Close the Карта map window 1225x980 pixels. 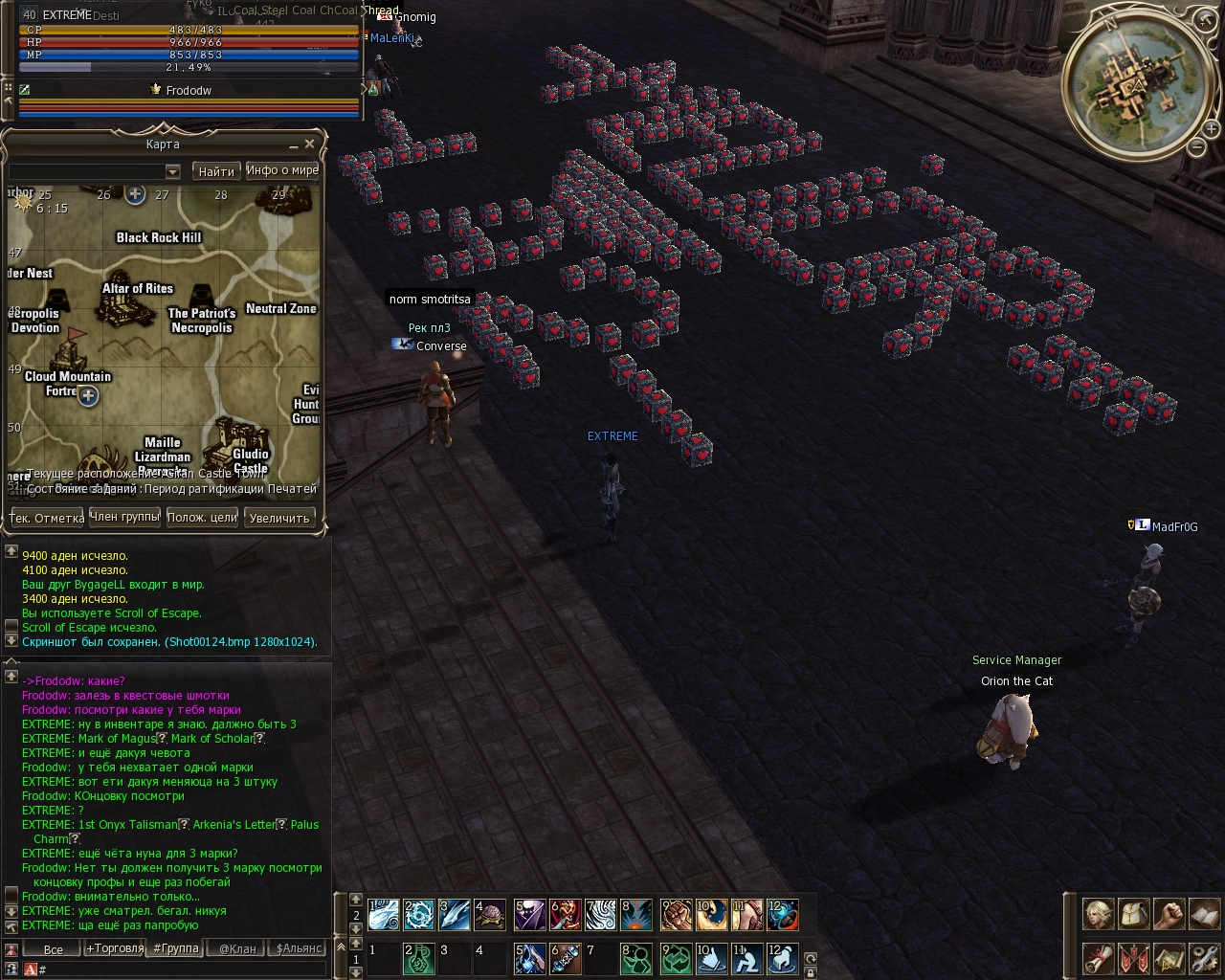point(309,144)
